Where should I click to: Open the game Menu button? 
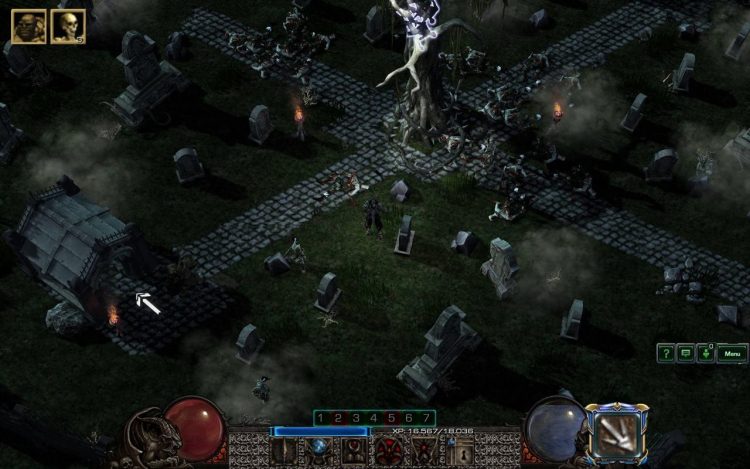click(x=732, y=353)
